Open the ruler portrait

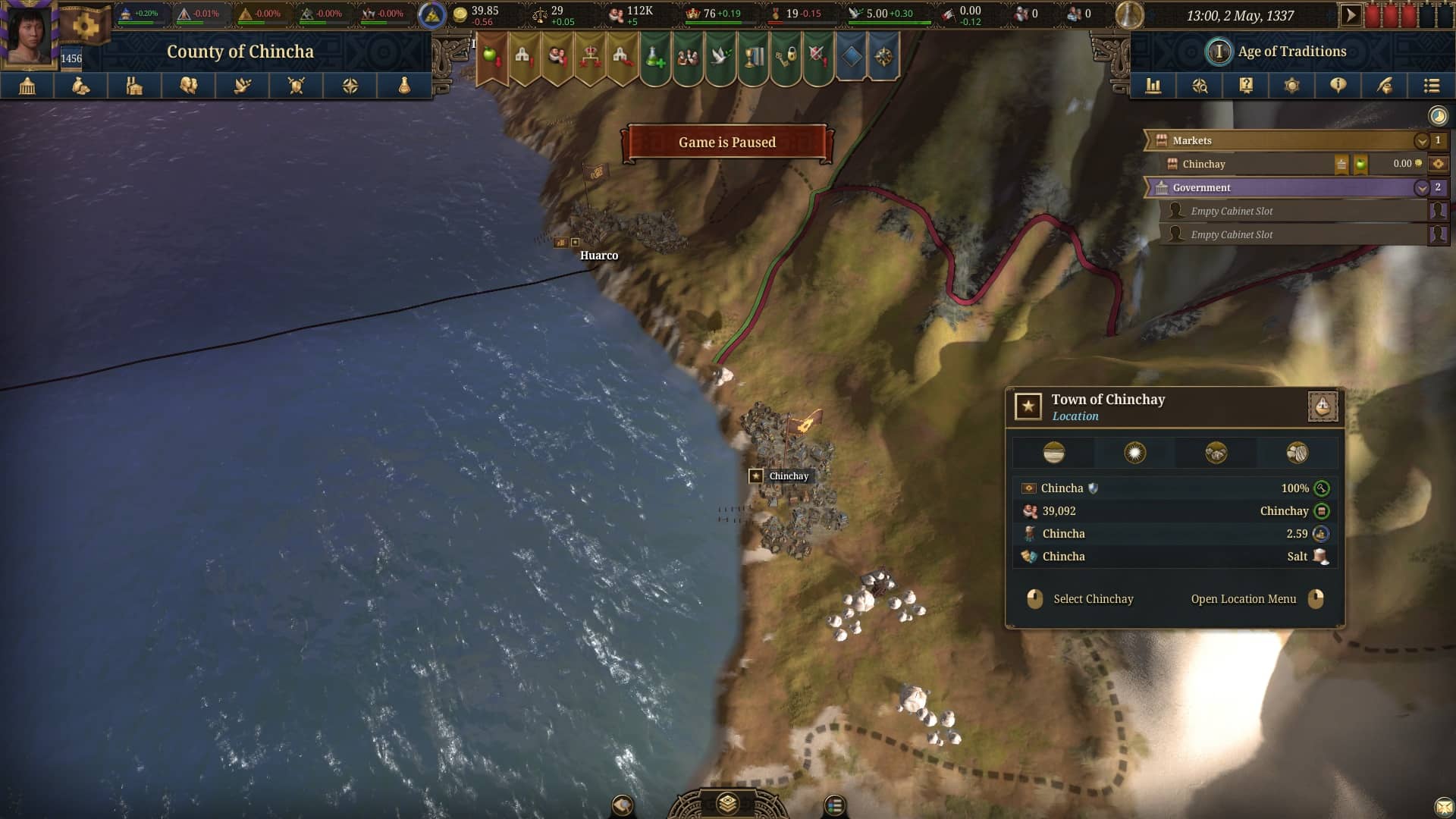tap(29, 35)
